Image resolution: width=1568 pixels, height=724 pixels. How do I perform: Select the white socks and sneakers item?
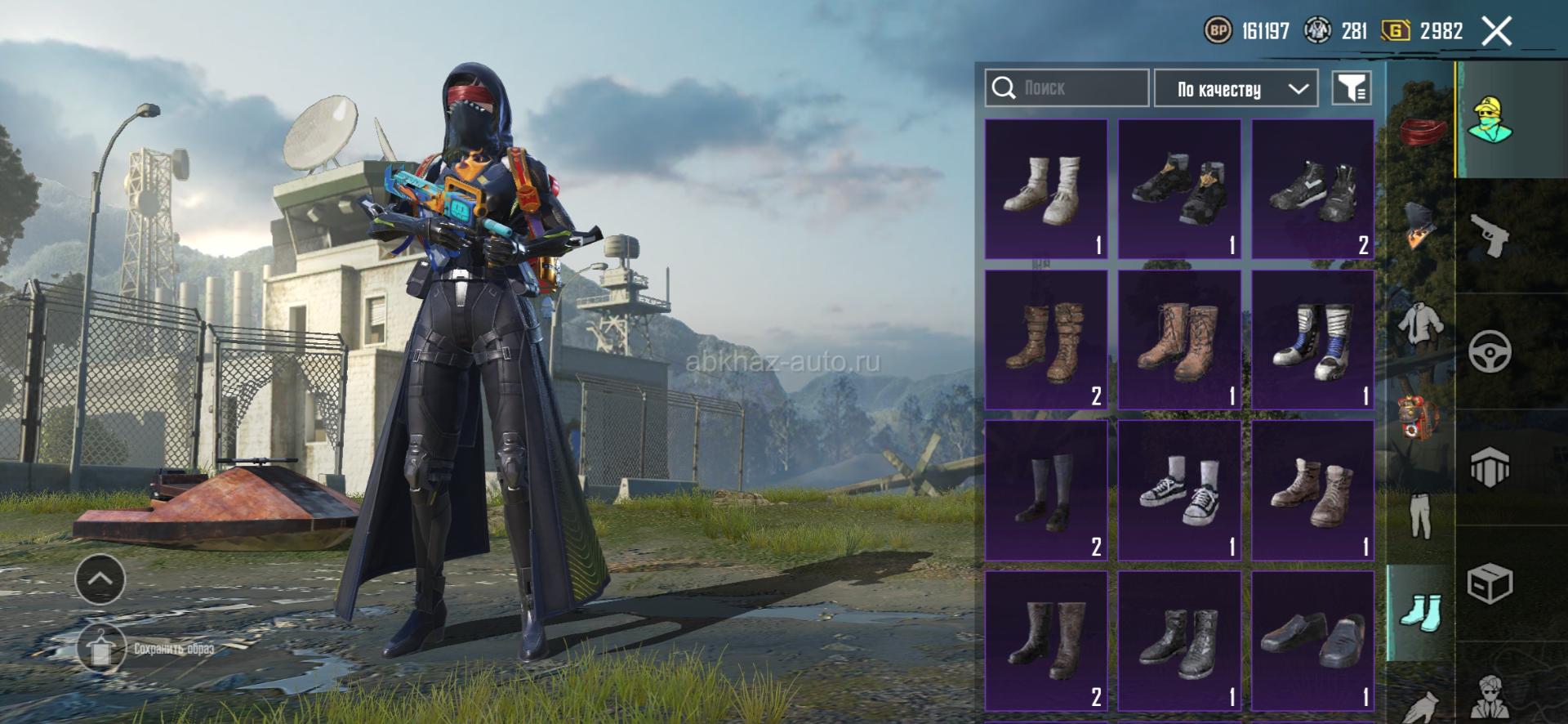(x=1045, y=189)
